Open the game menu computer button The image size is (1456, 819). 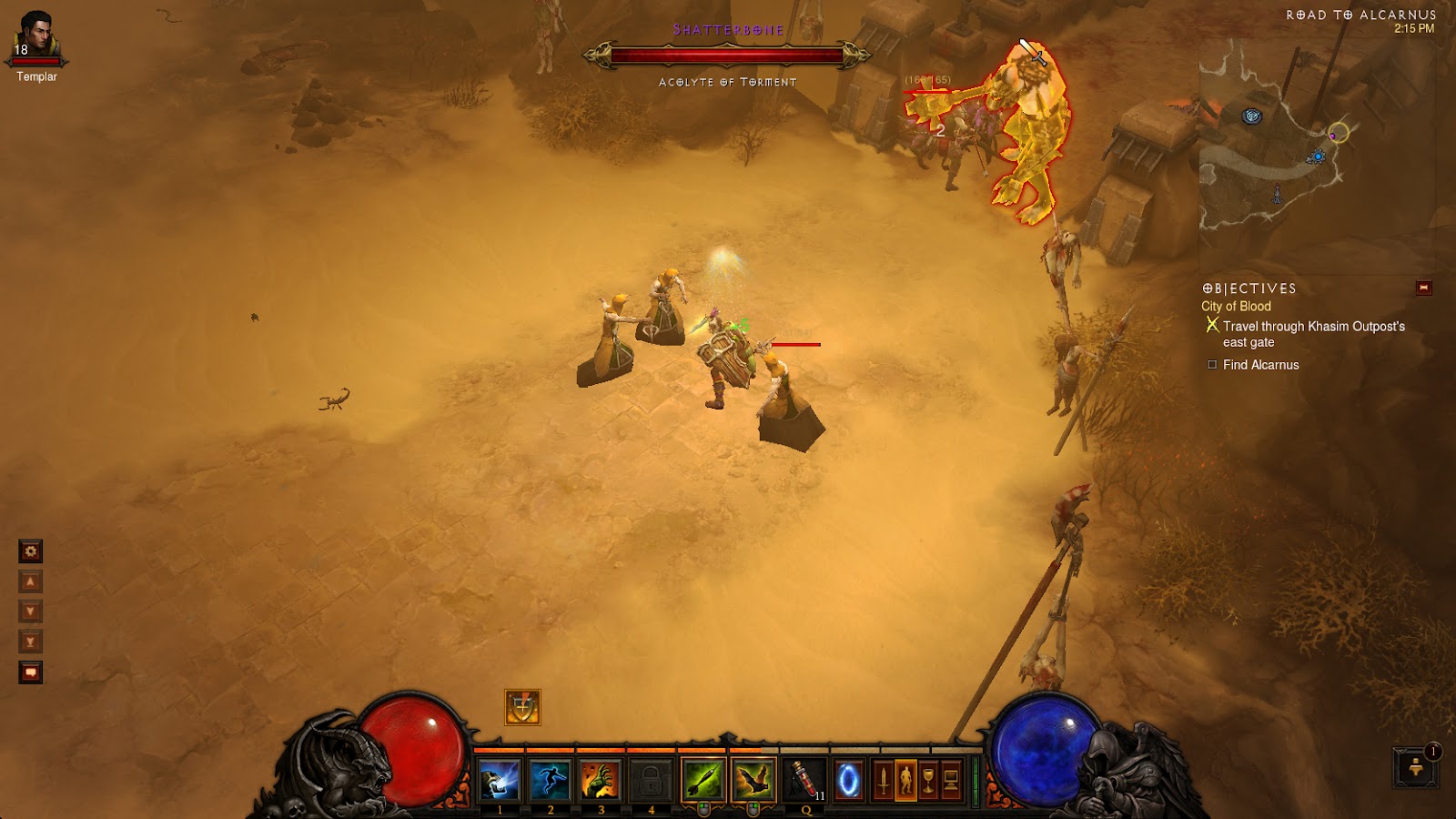(x=951, y=781)
